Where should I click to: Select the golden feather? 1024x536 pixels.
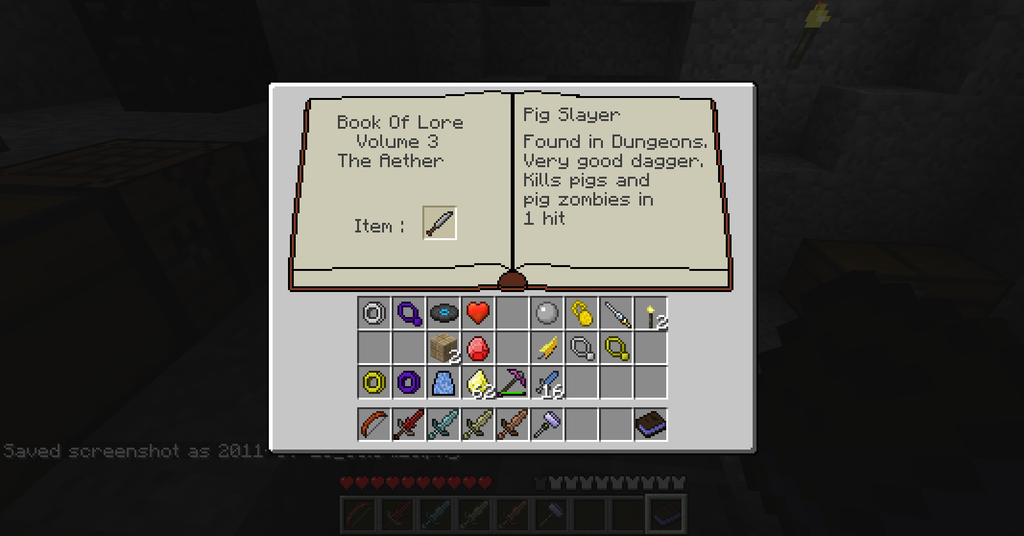546,348
